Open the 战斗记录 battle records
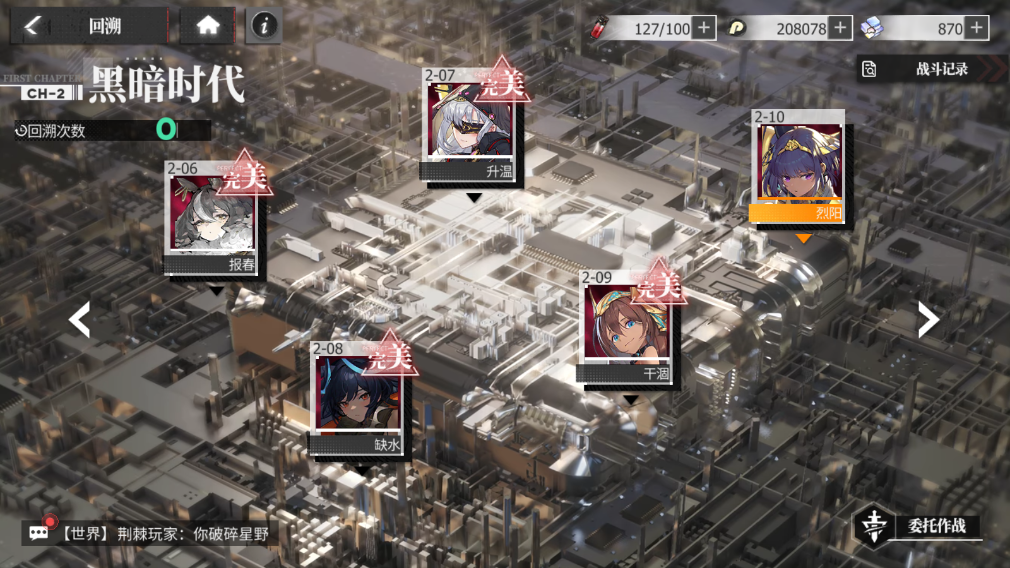The width and height of the screenshot is (1010, 568). [x=930, y=69]
